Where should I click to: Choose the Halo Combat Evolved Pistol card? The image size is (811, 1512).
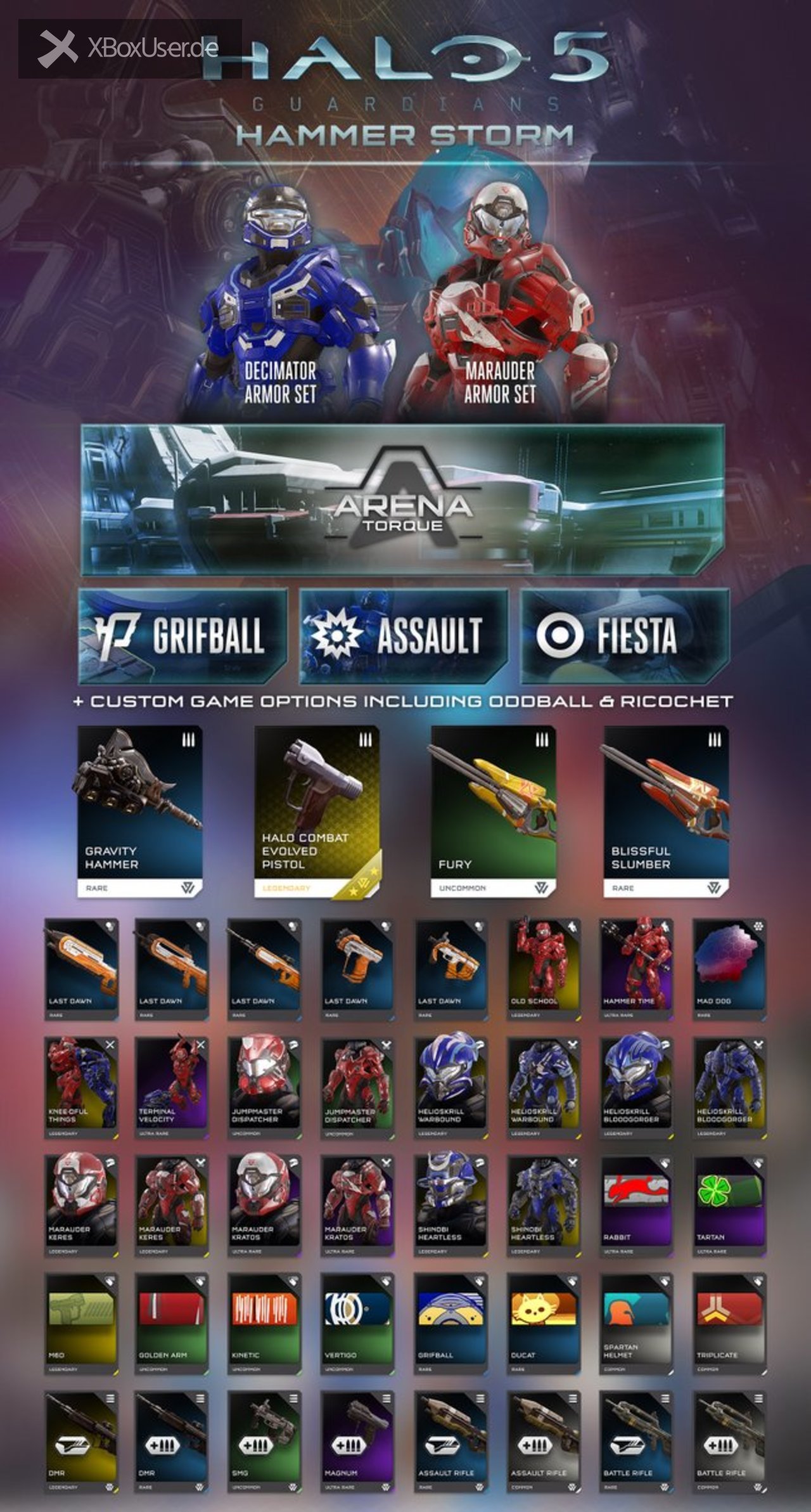tap(317, 811)
